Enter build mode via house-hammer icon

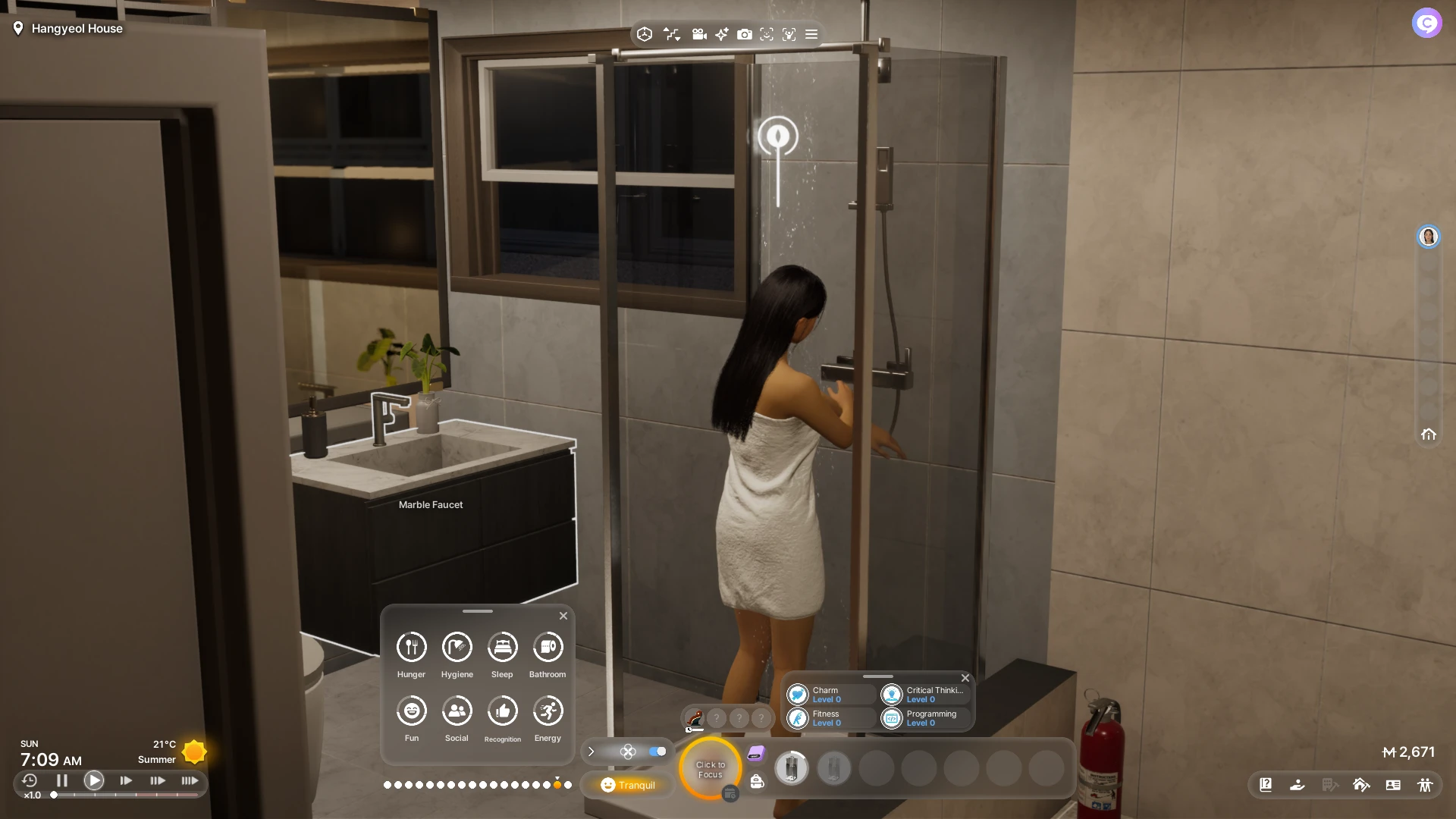pyautogui.click(x=1361, y=785)
